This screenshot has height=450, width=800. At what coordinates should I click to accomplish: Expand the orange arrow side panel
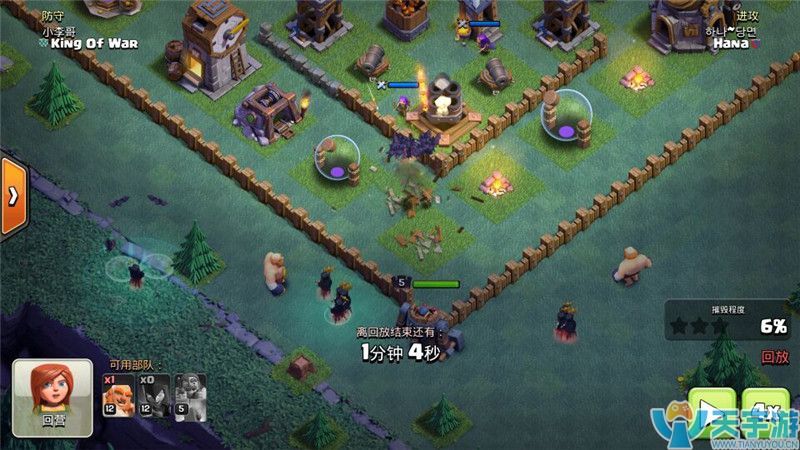13,196
